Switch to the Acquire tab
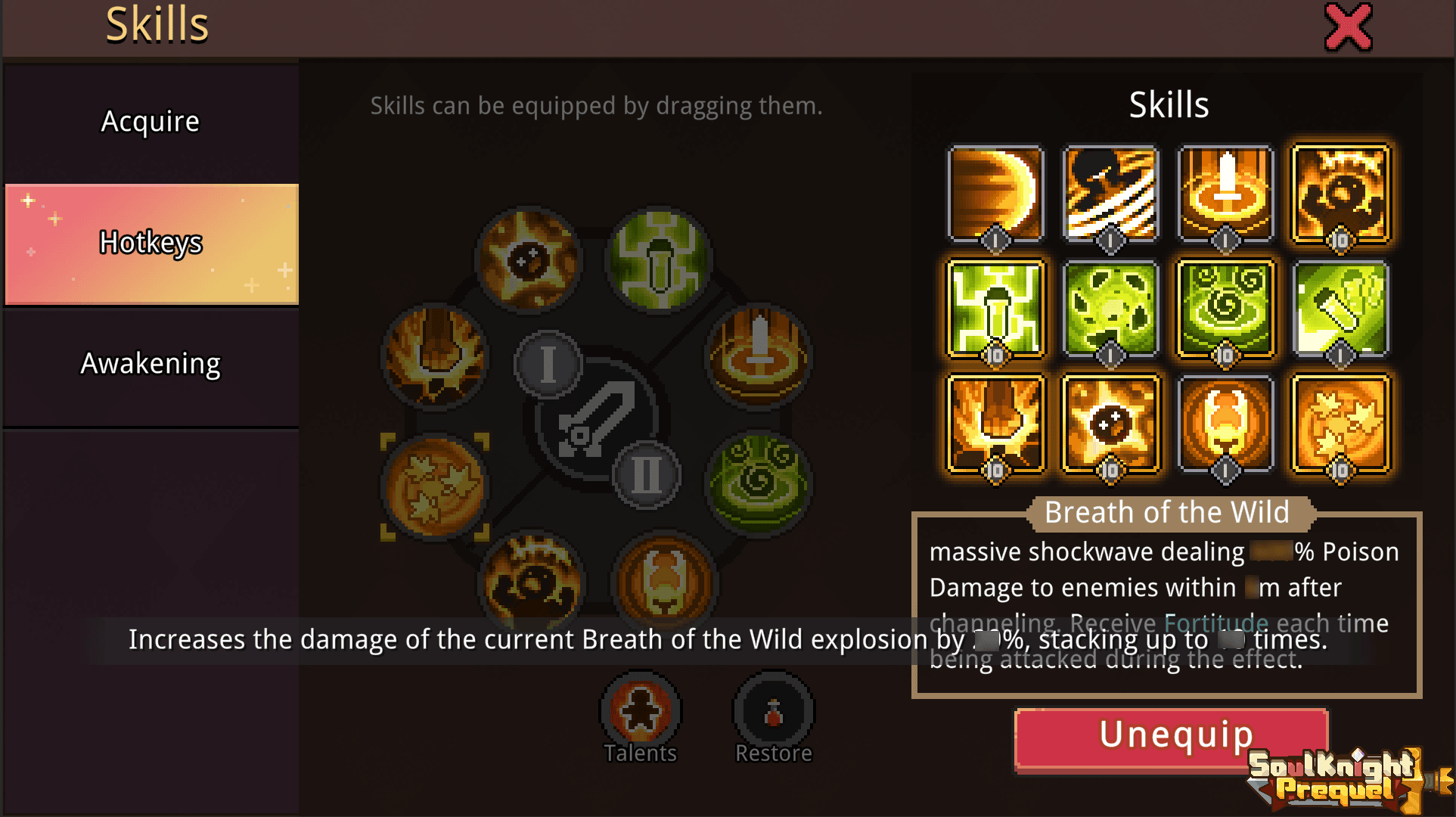Screen dimensions: 1456x817 [x=151, y=122]
